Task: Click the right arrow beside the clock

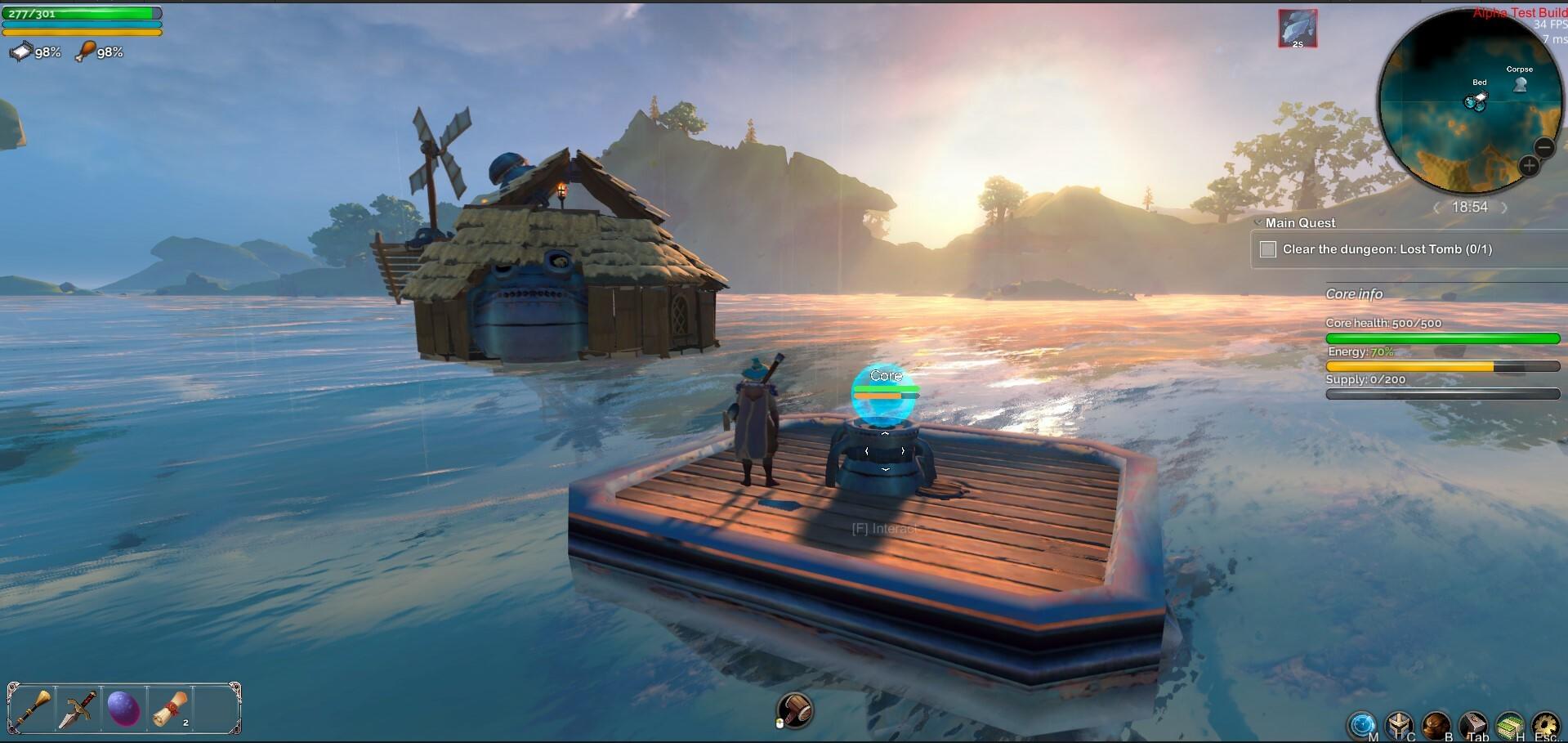Action: [1503, 208]
